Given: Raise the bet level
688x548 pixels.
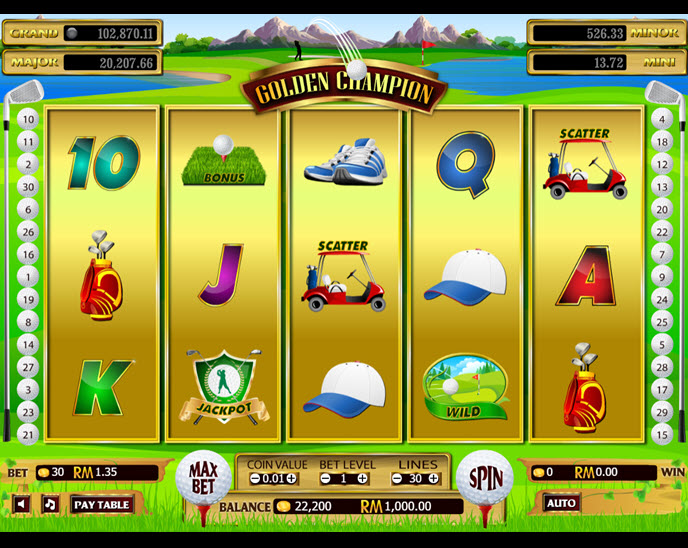Looking at the screenshot, I should 362,478.
